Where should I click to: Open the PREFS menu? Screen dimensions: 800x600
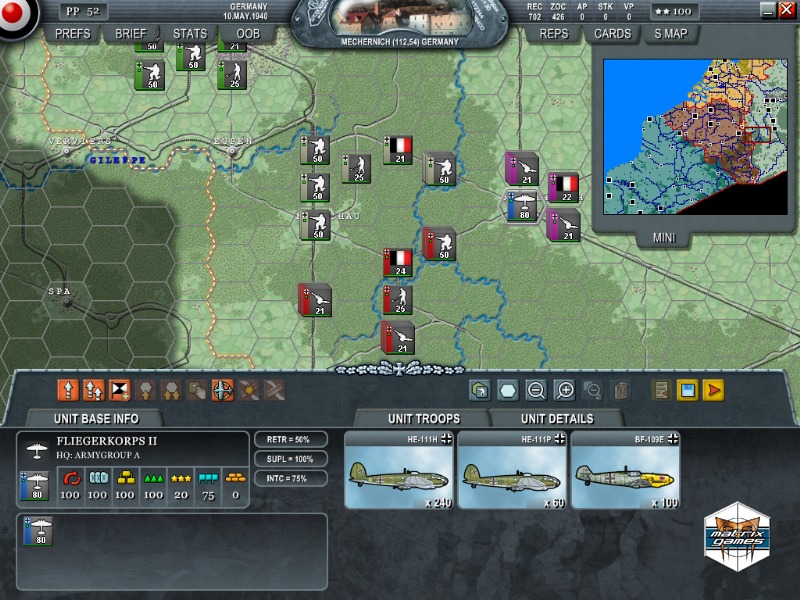click(73, 33)
